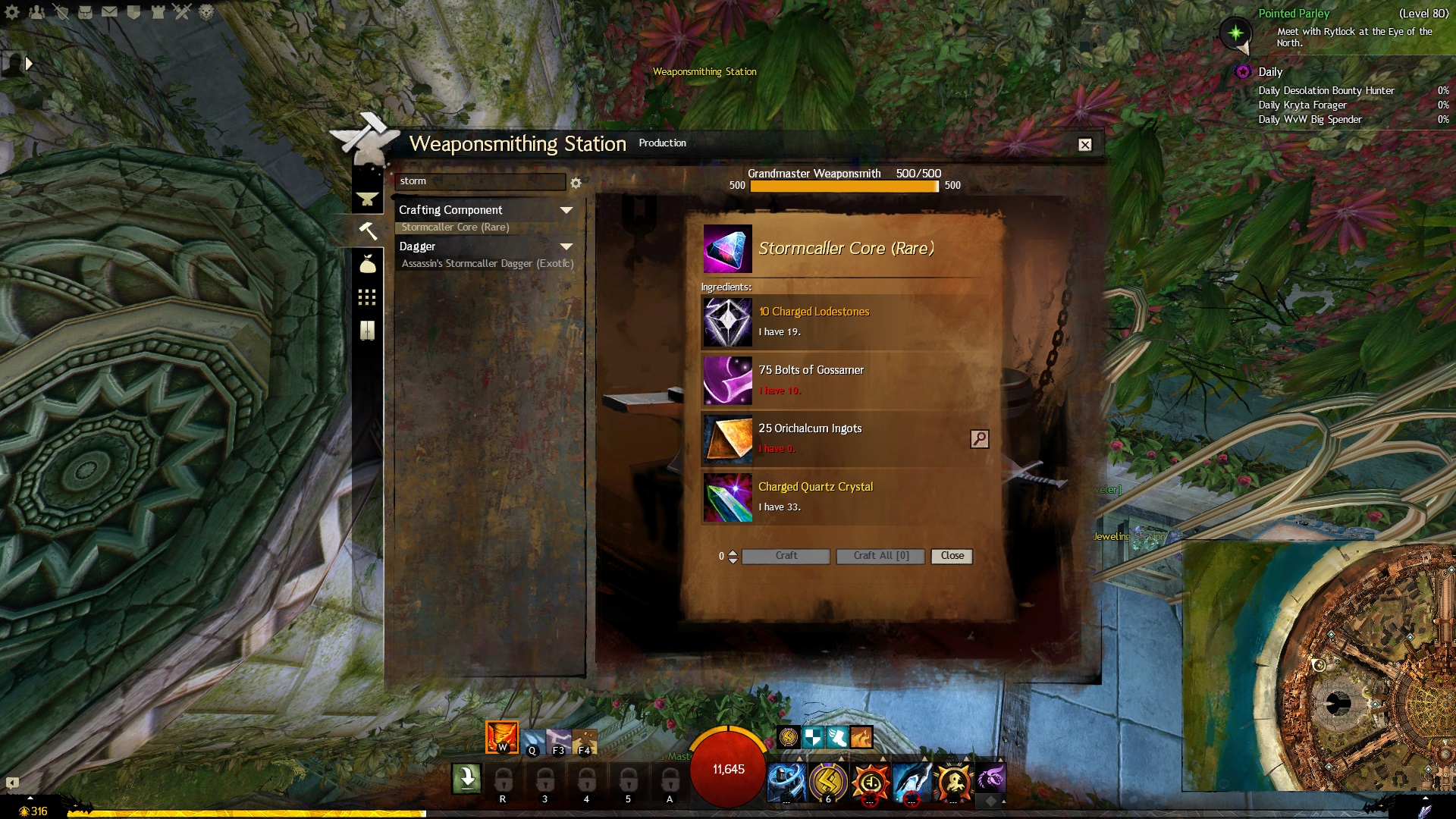Open the grid-dots storage tab
The image size is (1456, 819).
367,297
